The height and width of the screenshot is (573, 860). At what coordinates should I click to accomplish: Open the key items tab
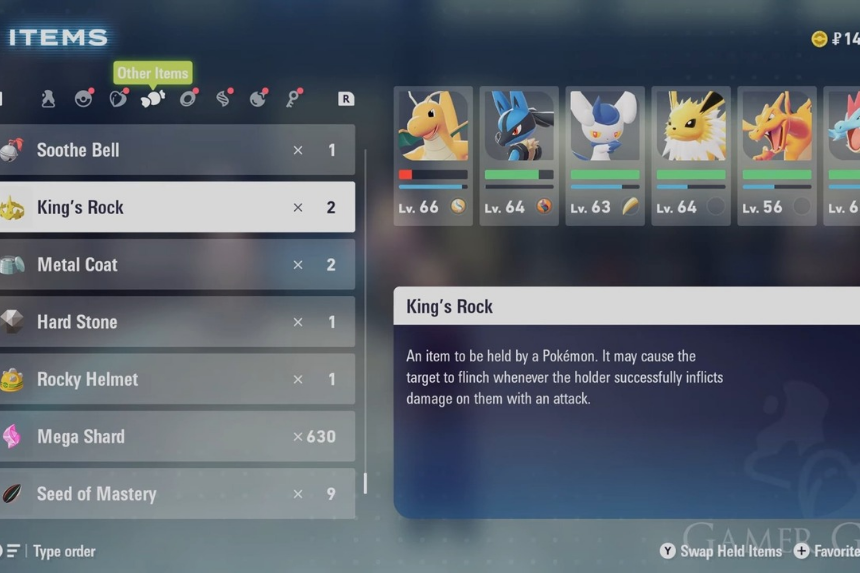tap(294, 98)
